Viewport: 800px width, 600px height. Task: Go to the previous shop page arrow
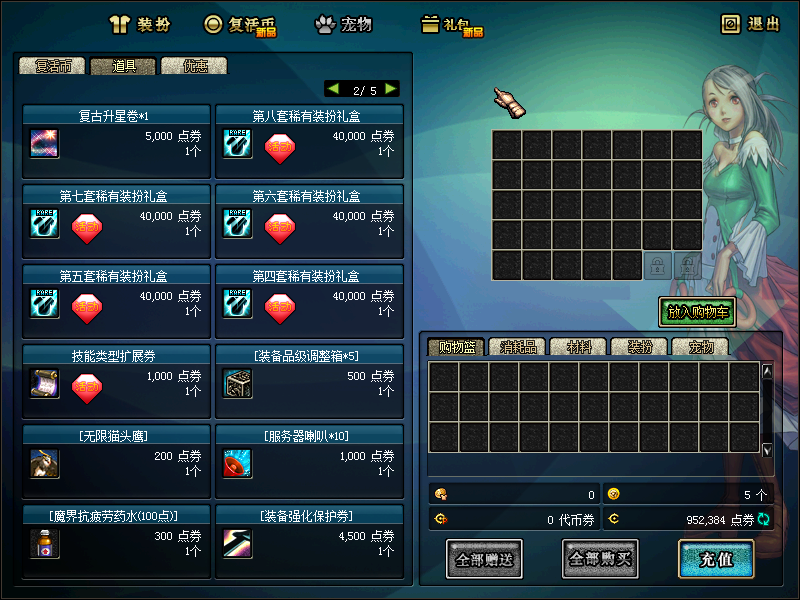[333, 89]
